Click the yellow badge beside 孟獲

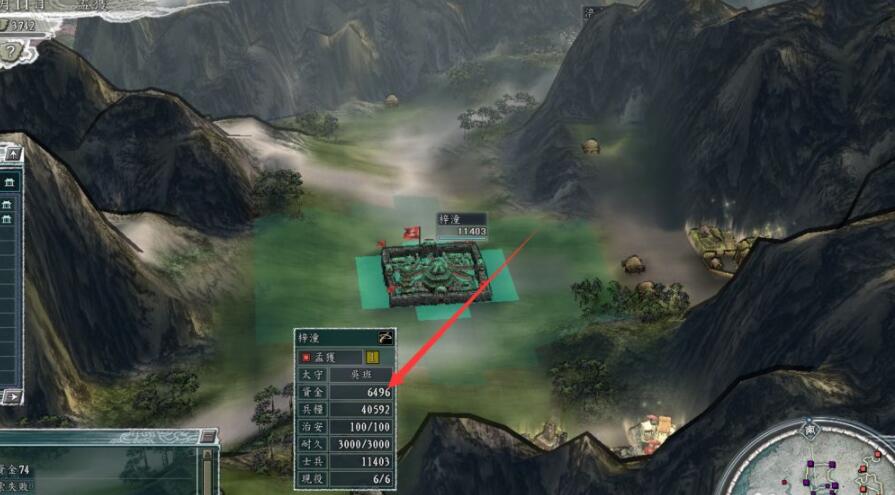372,356
